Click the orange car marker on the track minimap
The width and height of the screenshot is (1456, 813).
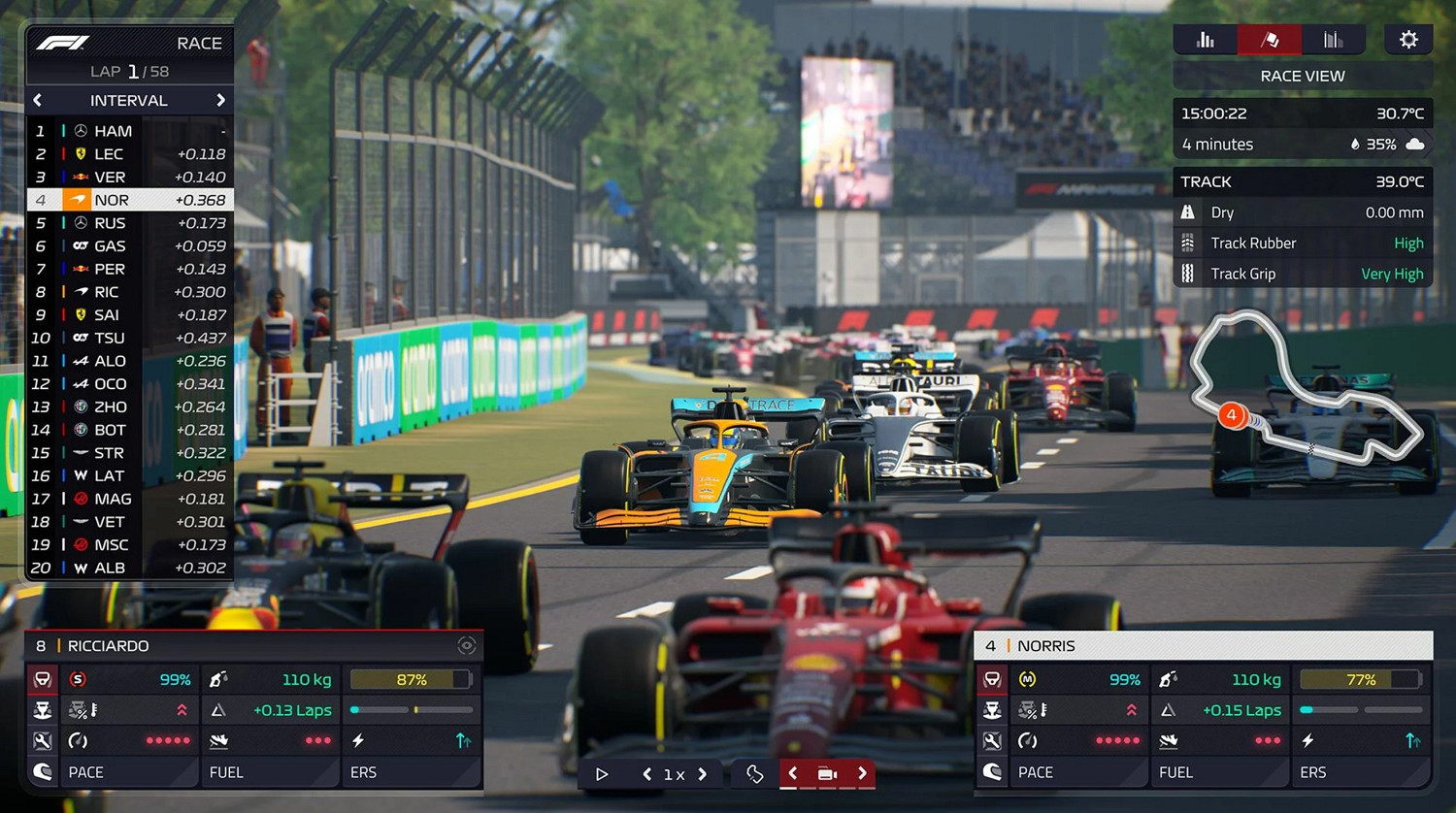1231,415
